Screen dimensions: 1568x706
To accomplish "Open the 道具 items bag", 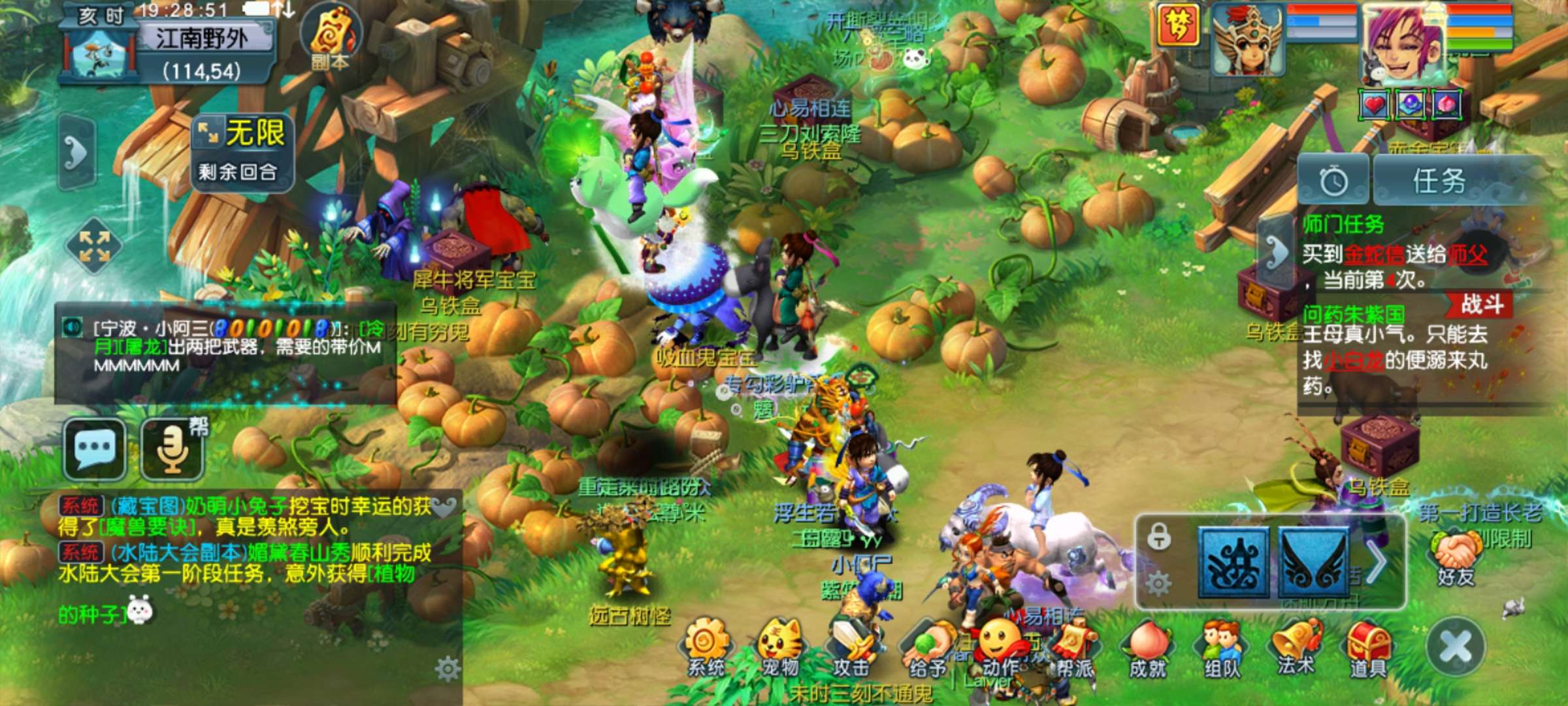I will pos(1368,647).
